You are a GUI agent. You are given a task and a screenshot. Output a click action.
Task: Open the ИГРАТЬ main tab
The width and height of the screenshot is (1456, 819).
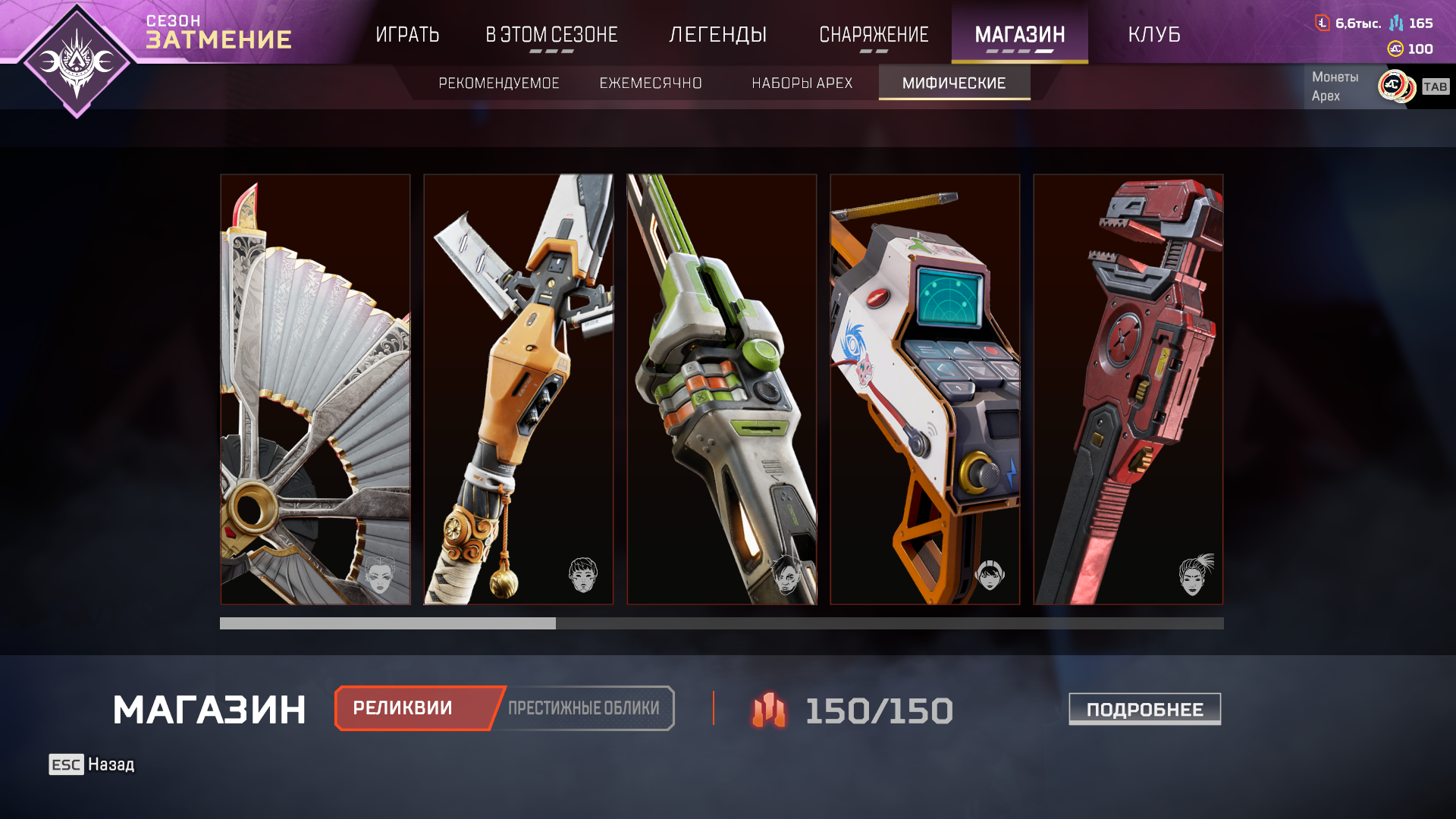[407, 35]
